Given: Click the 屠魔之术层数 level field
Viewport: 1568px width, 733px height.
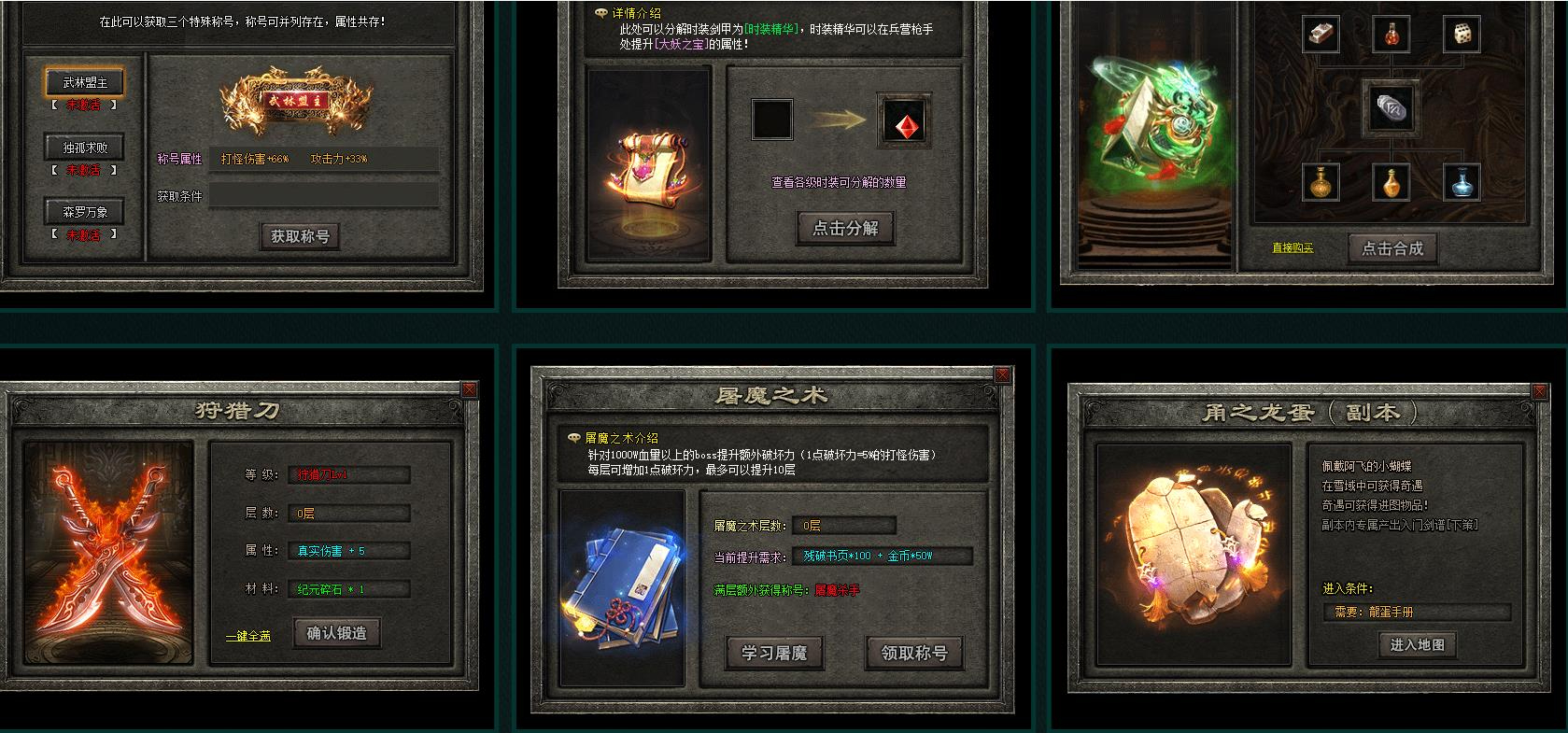Looking at the screenshot, I should pos(843,525).
